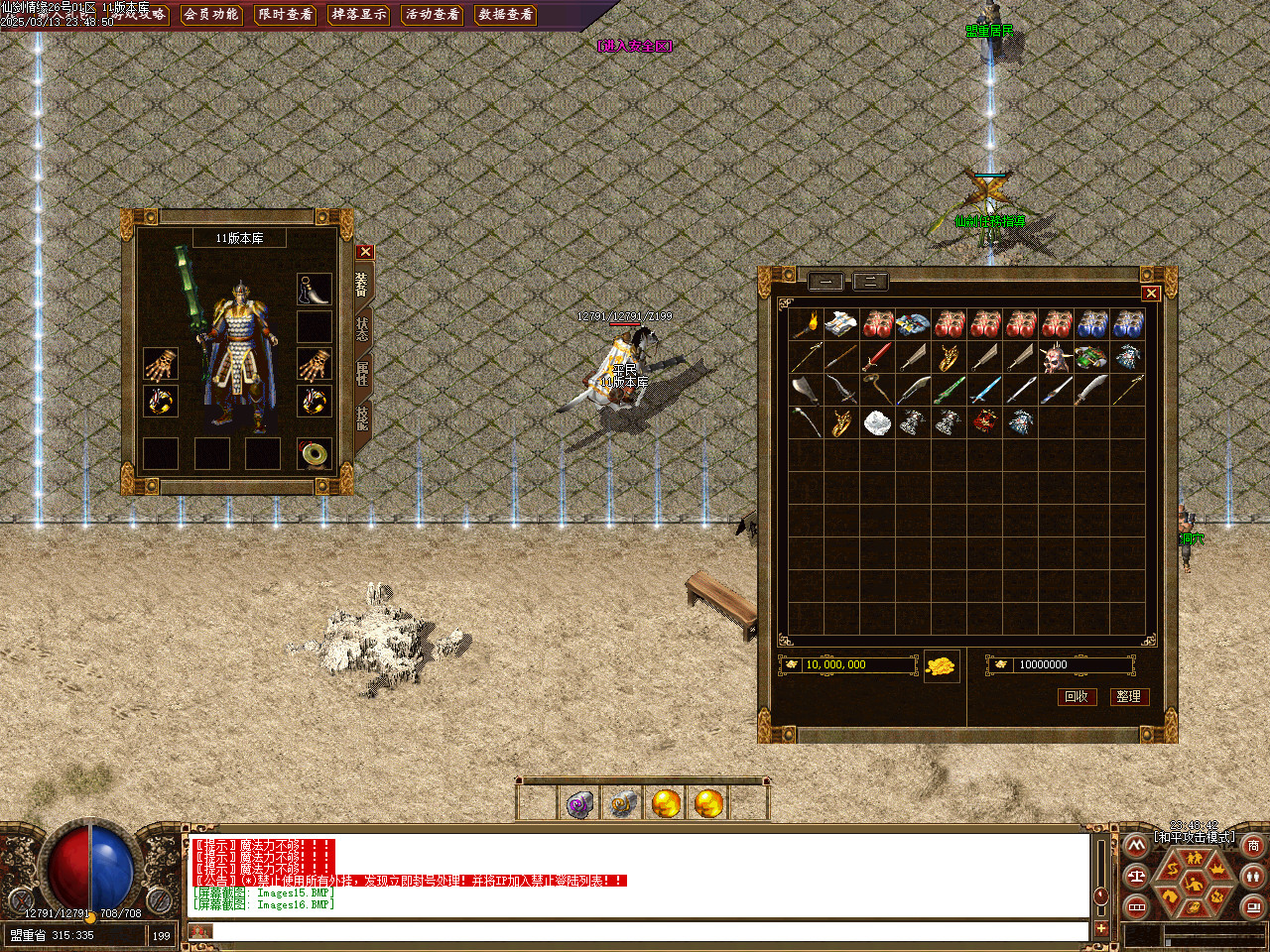The image size is (1270, 952).
Task: Toggle the 掉落显示 drop display button
Action: pyautogui.click(x=358, y=14)
